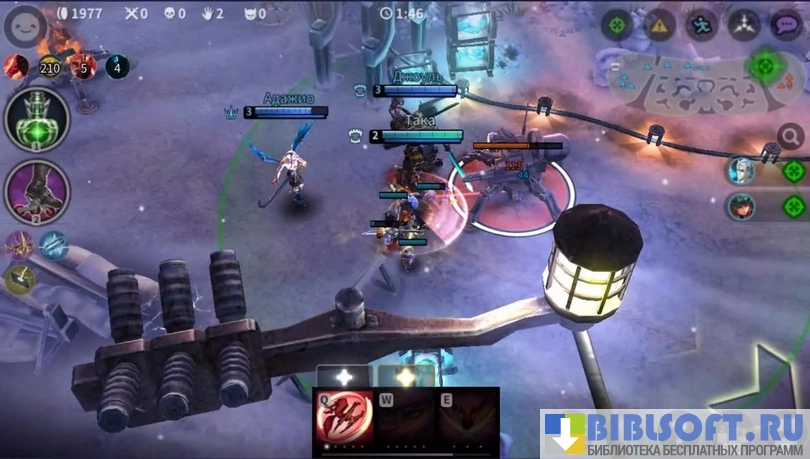
Task: Use the green potion item in slot 1
Action: (x=37, y=119)
